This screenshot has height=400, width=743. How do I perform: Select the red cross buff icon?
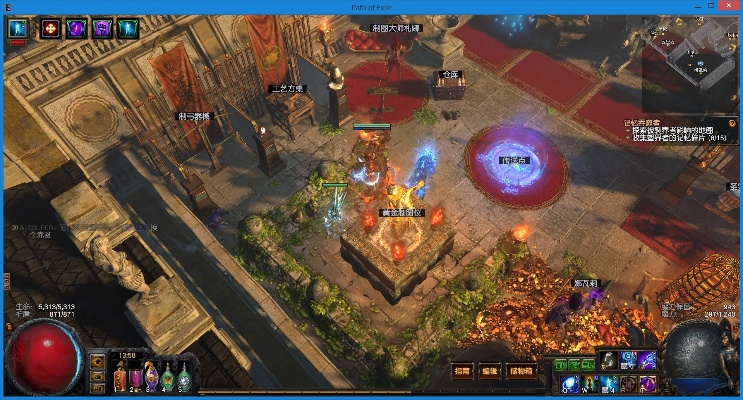(x=49, y=29)
